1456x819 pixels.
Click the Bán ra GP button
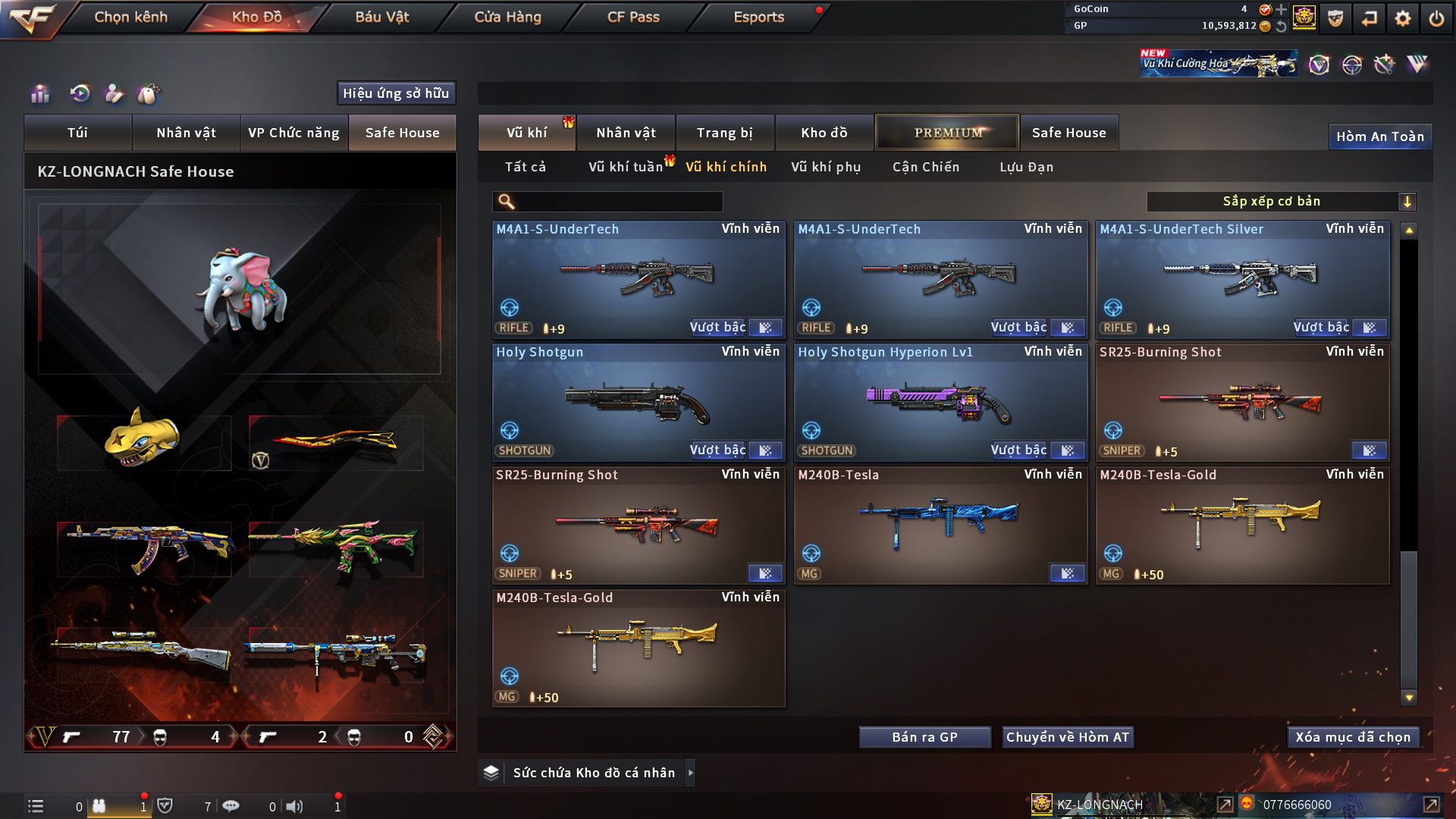(924, 737)
